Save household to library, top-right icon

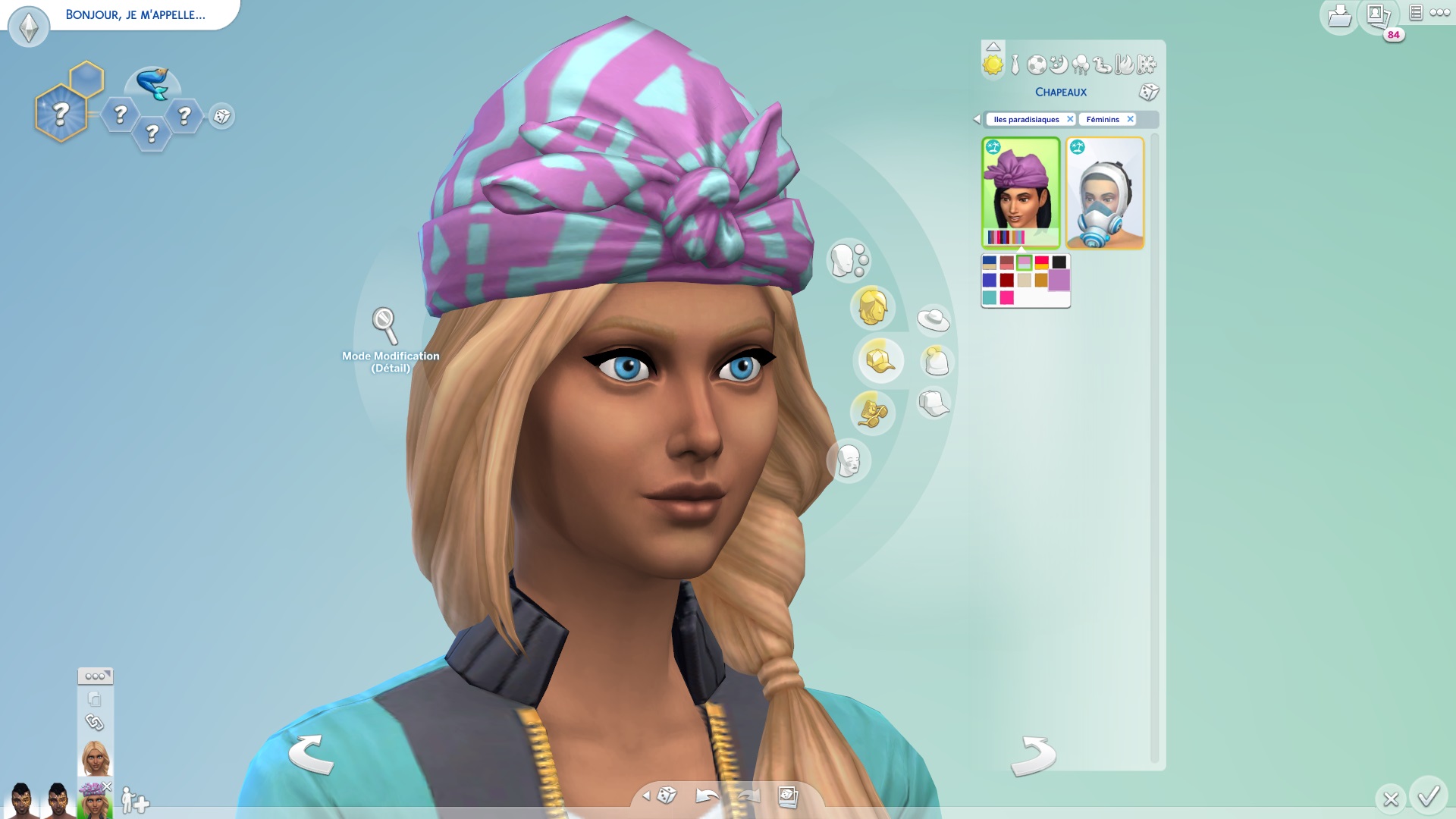pos(1339,16)
